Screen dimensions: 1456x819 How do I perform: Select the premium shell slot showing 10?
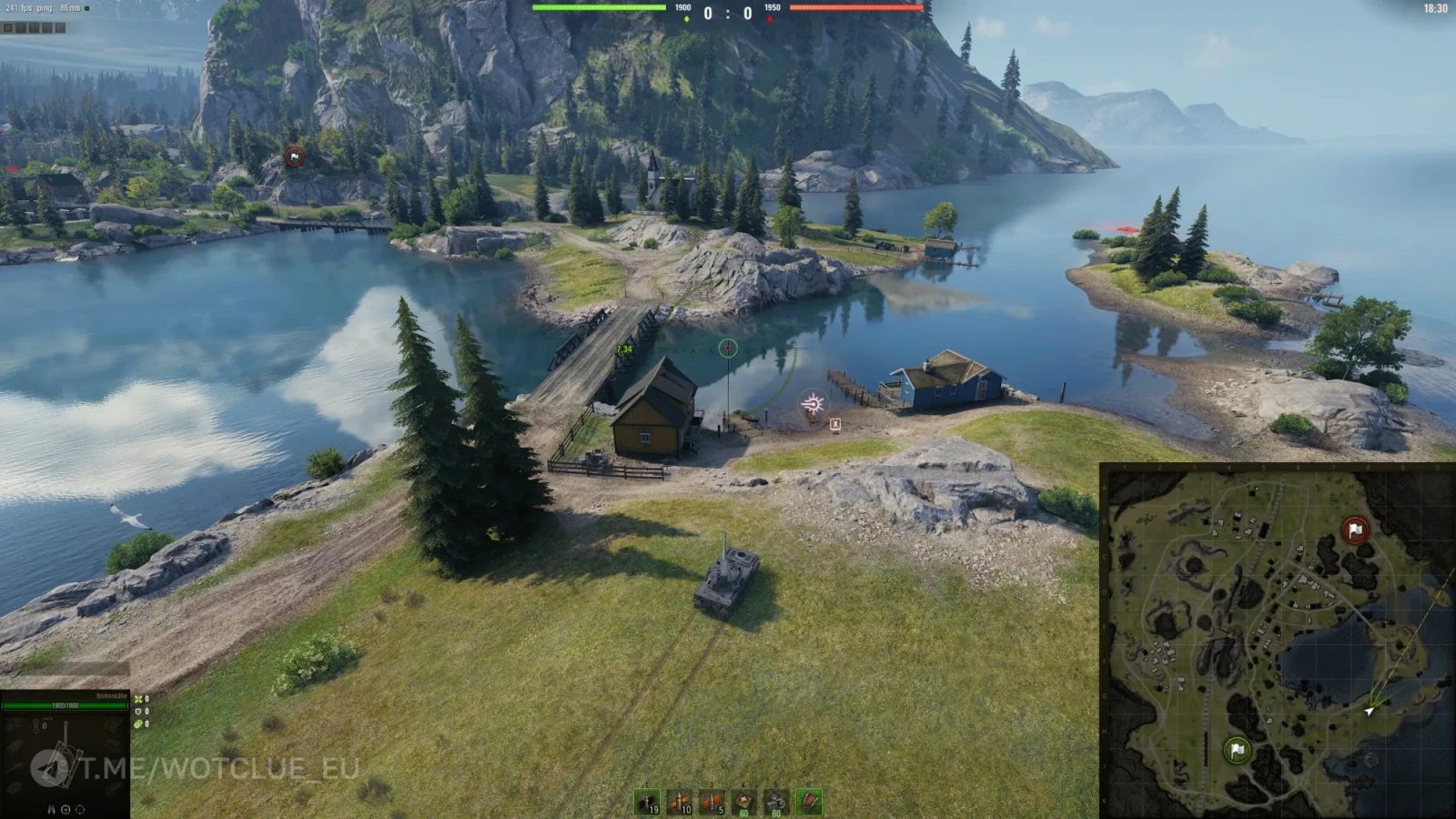pos(679,802)
